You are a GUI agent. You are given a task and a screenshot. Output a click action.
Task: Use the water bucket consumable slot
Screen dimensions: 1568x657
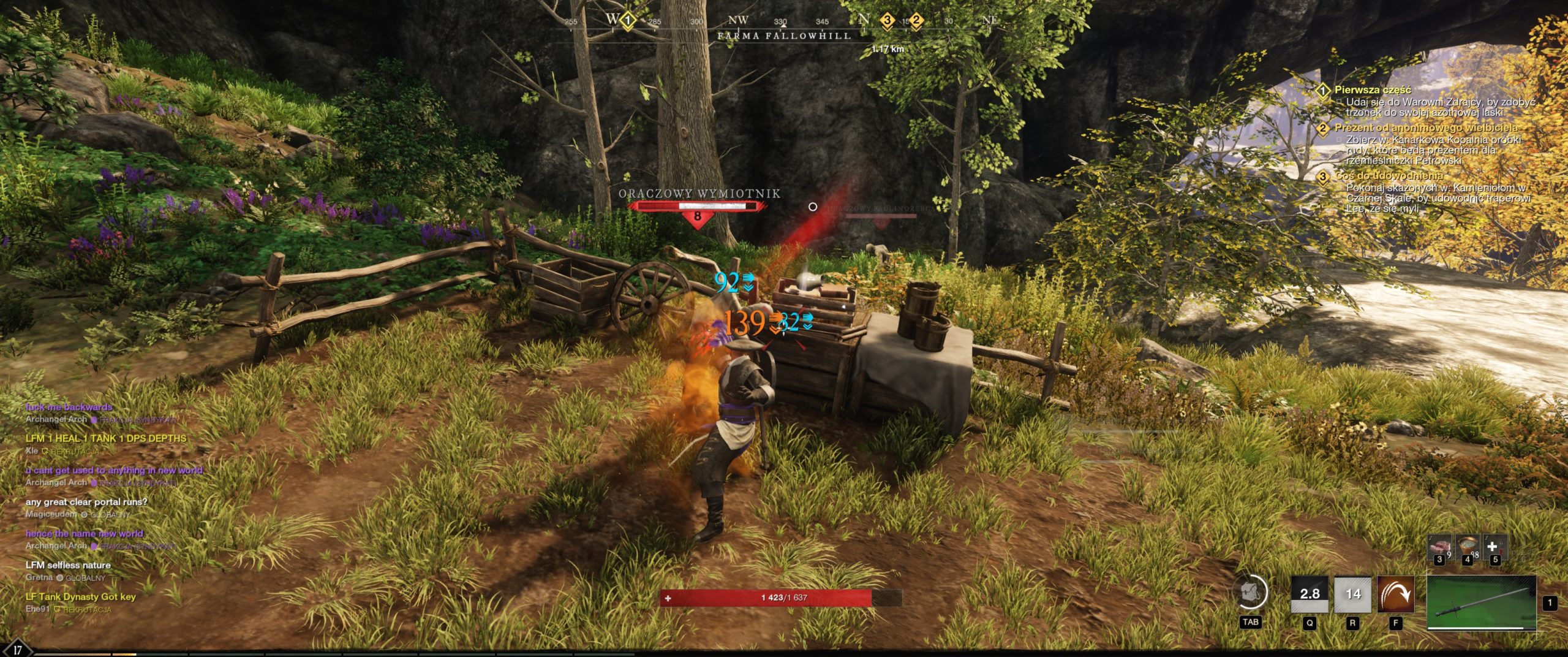click(x=1466, y=547)
